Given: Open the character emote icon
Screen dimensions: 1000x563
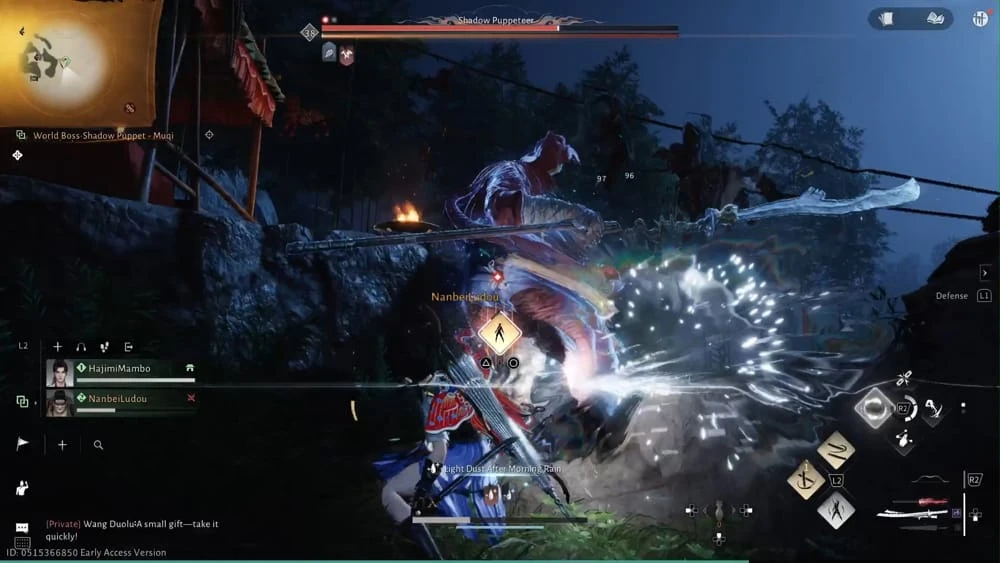Looking at the screenshot, I should [22, 488].
